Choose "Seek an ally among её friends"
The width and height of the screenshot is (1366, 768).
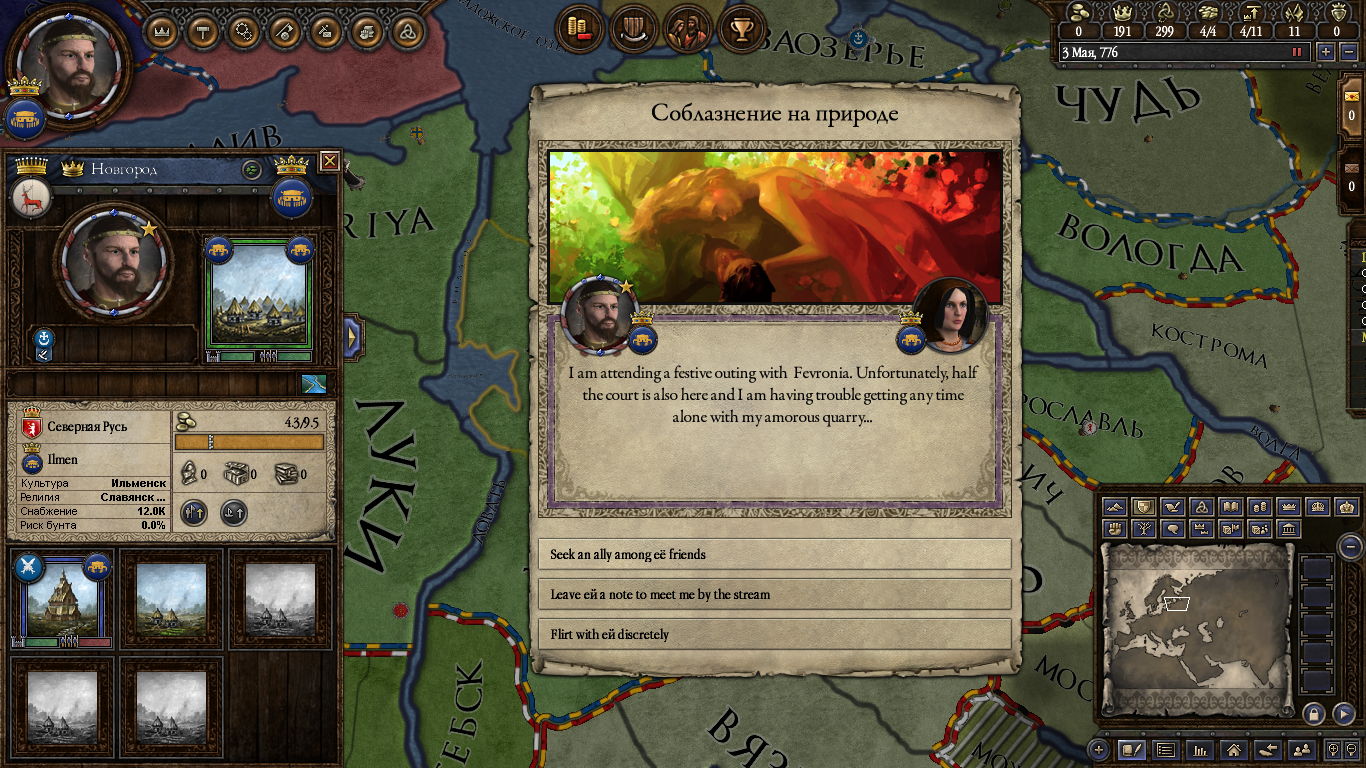click(774, 554)
